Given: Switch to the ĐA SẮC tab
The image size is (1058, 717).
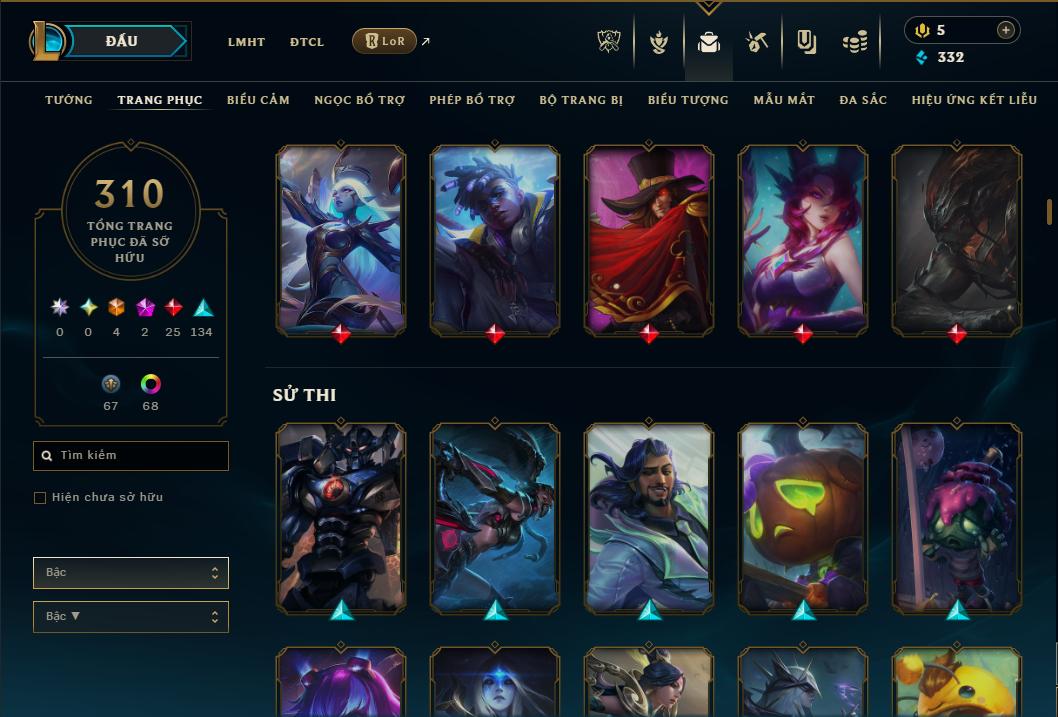Looking at the screenshot, I should click(x=863, y=100).
